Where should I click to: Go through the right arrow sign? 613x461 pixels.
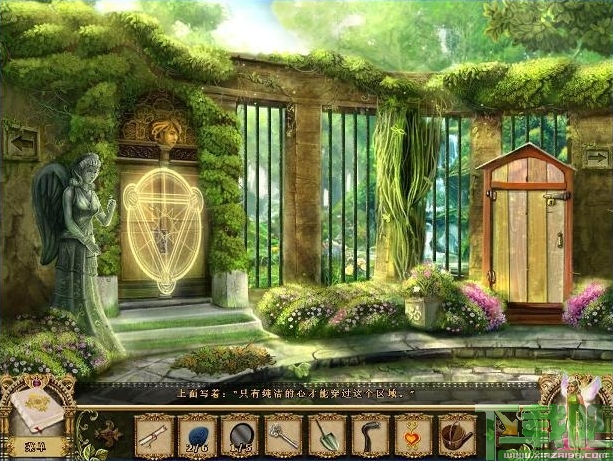point(596,156)
